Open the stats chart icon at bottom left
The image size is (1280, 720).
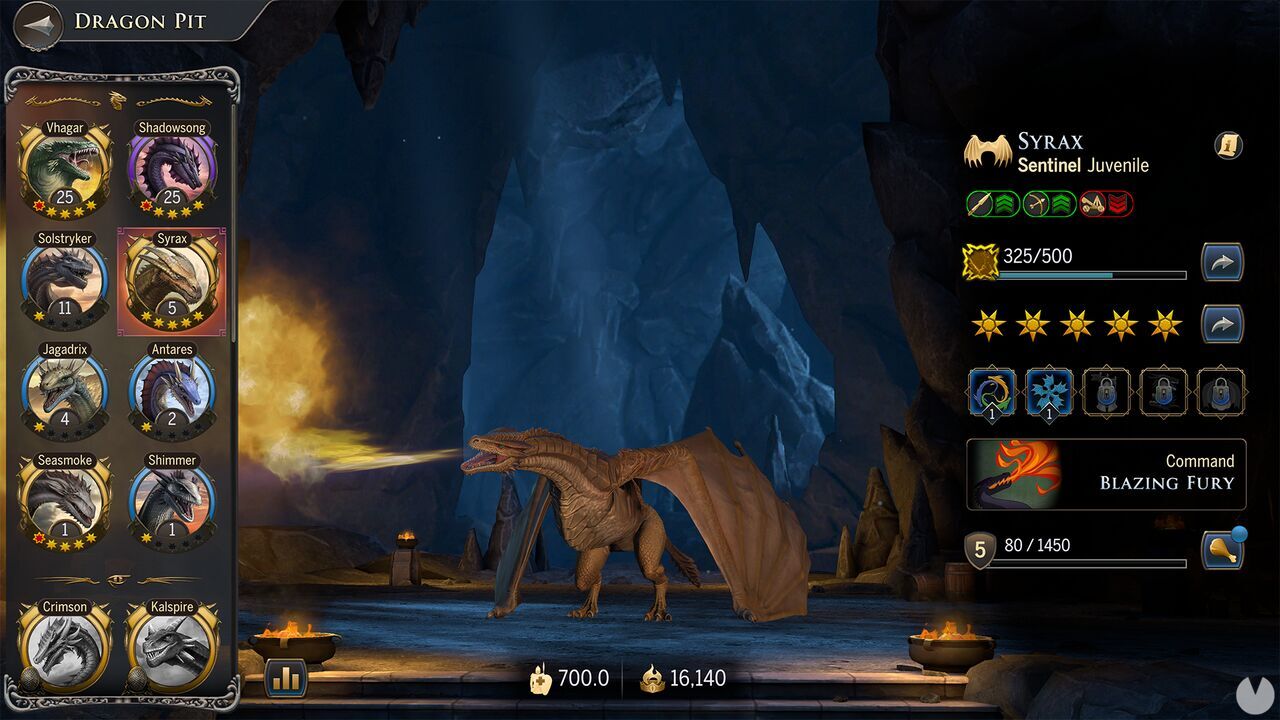[x=285, y=678]
